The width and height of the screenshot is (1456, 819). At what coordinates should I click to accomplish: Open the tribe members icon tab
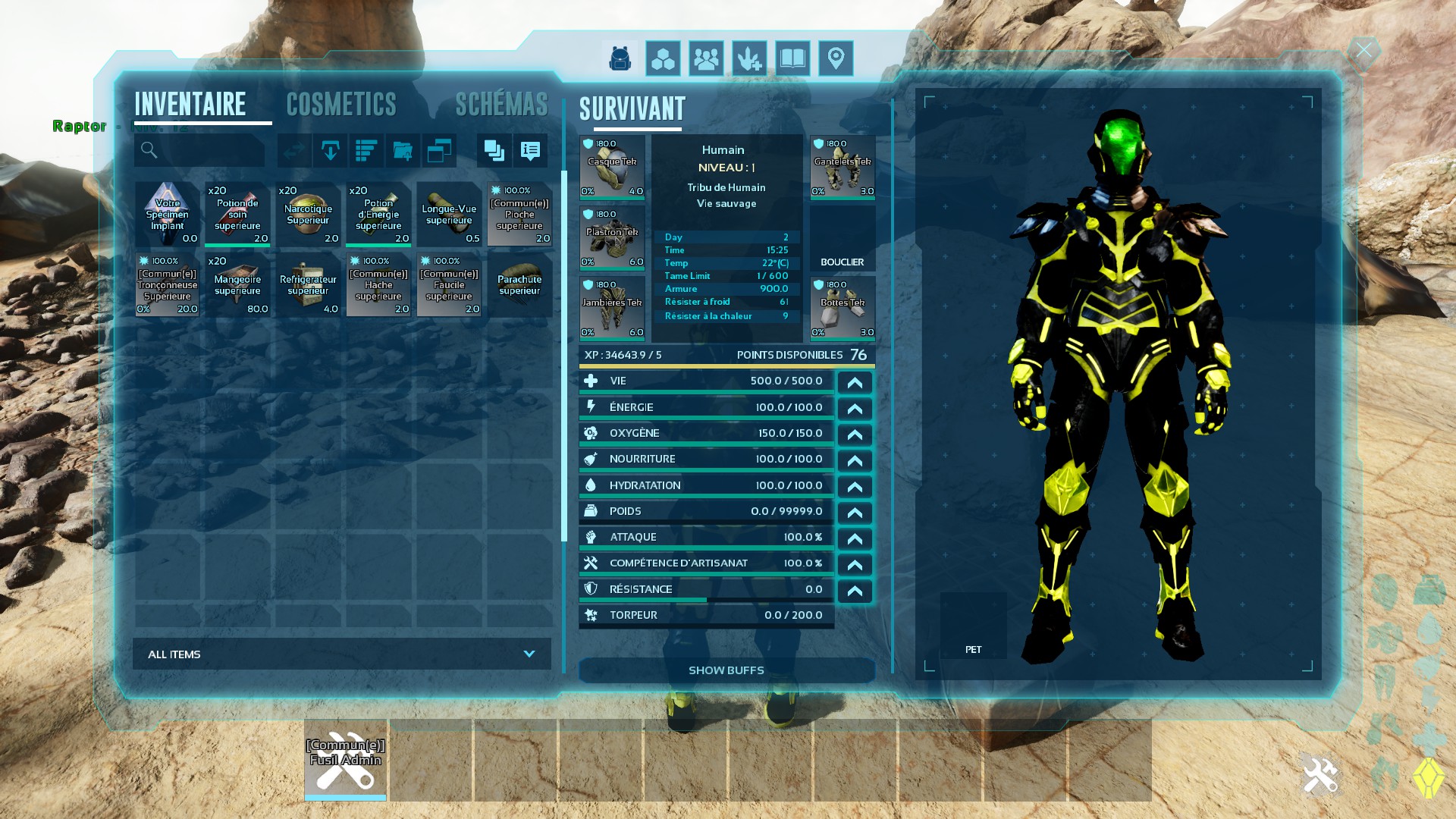point(706,58)
